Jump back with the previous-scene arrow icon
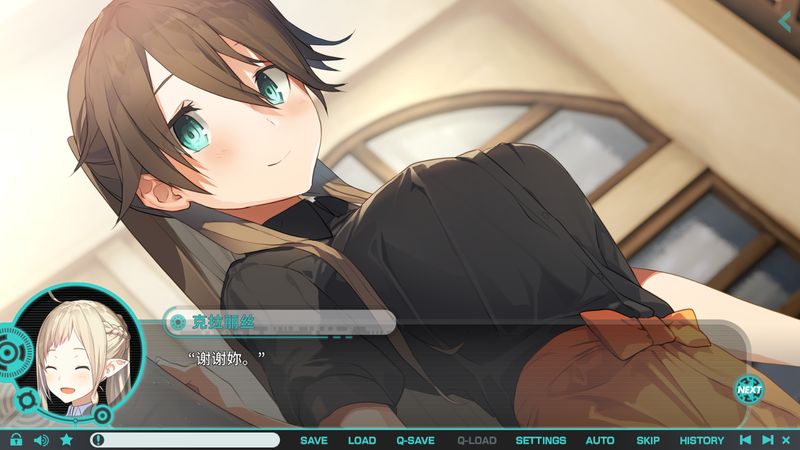800x450 pixels. click(x=744, y=440)
